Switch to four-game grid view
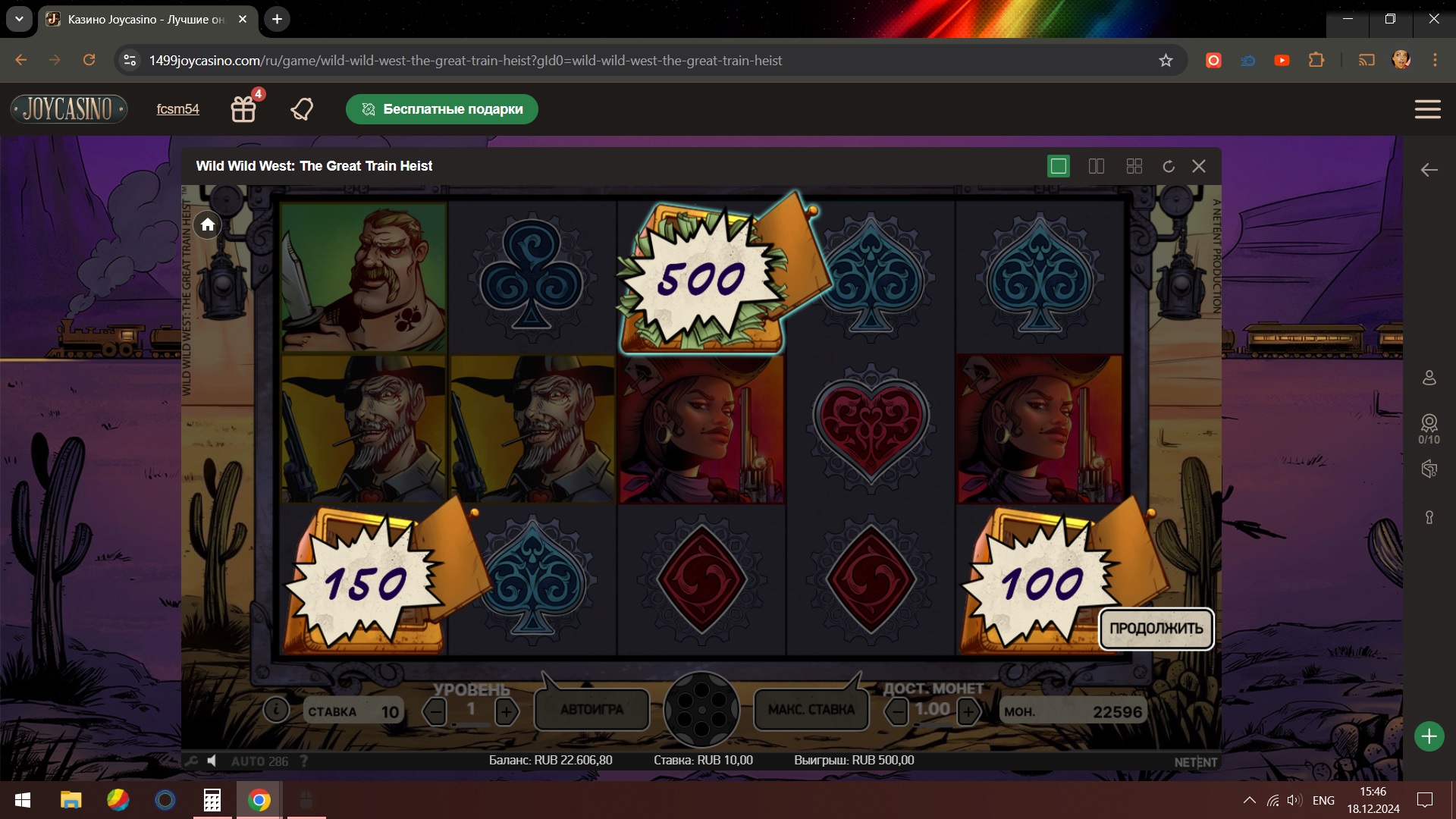Screen dimensions: 1456x819 point(1134,166)
